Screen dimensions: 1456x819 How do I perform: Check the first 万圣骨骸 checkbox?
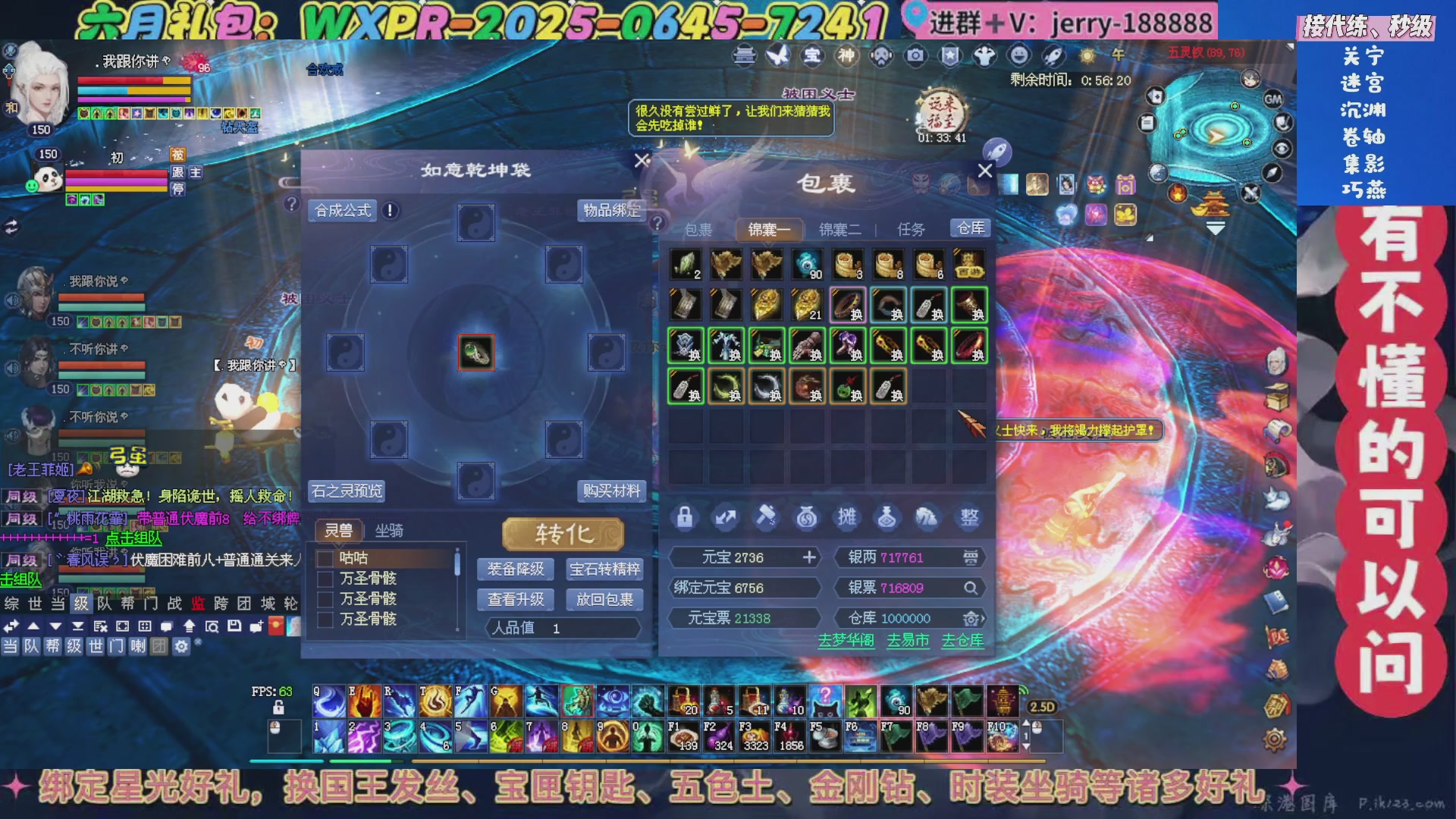click(x=326, y=579)
